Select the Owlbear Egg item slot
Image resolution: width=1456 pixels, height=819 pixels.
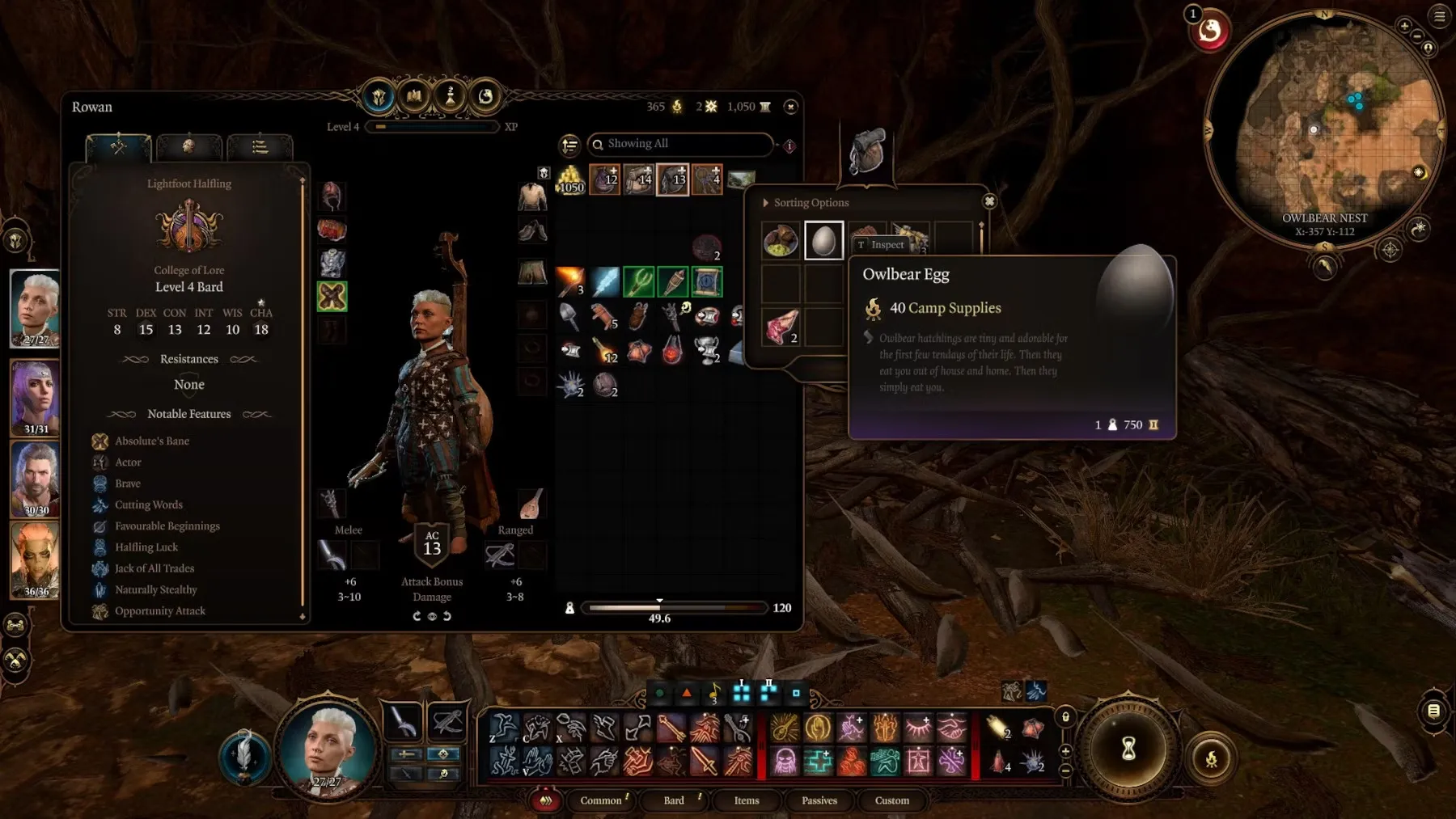tap(823, 240)
